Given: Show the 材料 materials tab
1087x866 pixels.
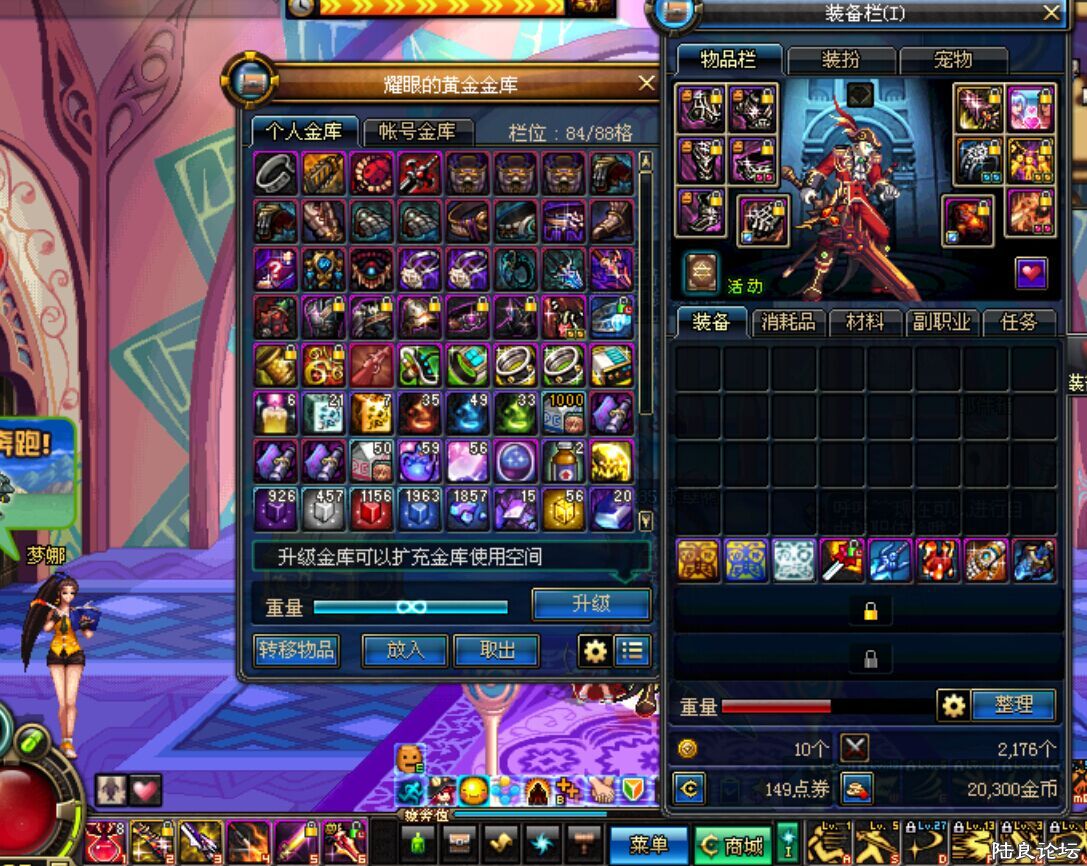Looking at the screenshot, I should [x=866, y=322].
